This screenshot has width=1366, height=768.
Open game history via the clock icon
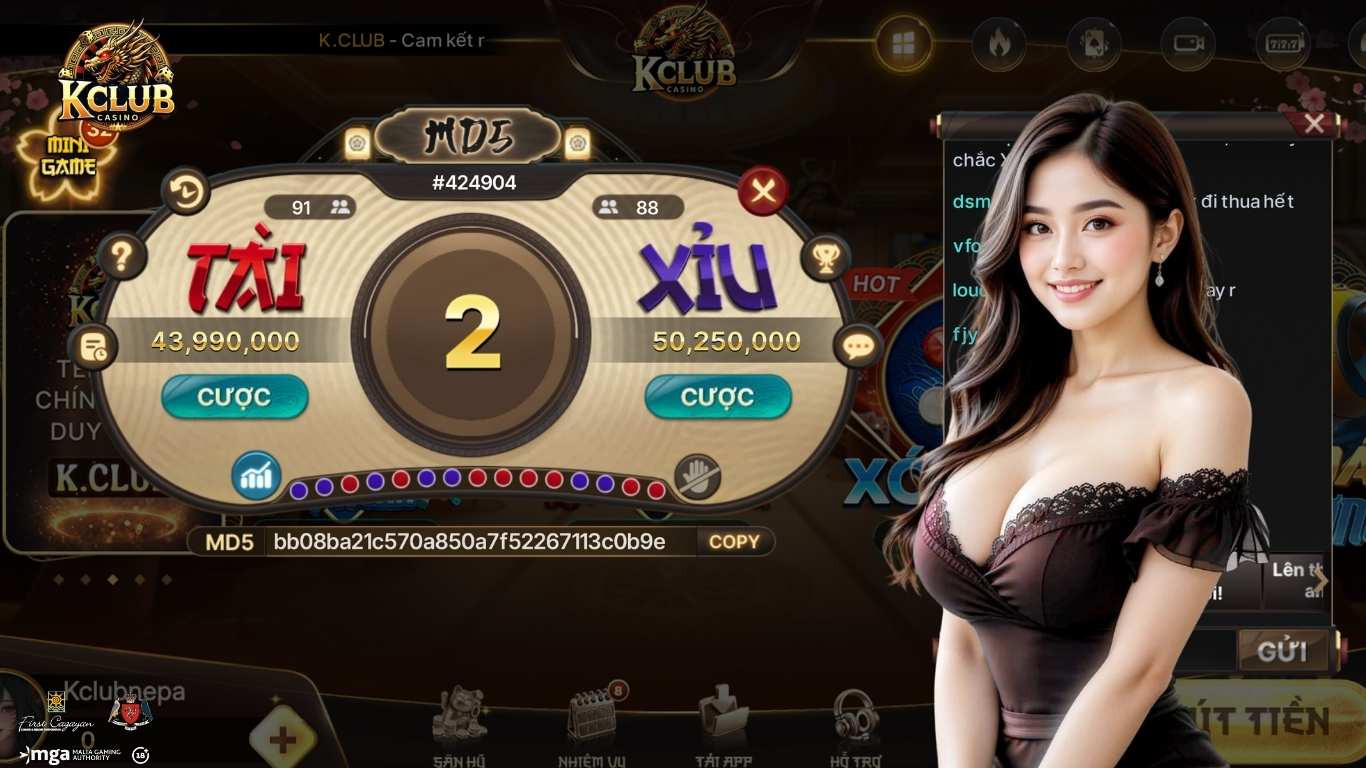[x=183, y=192]
